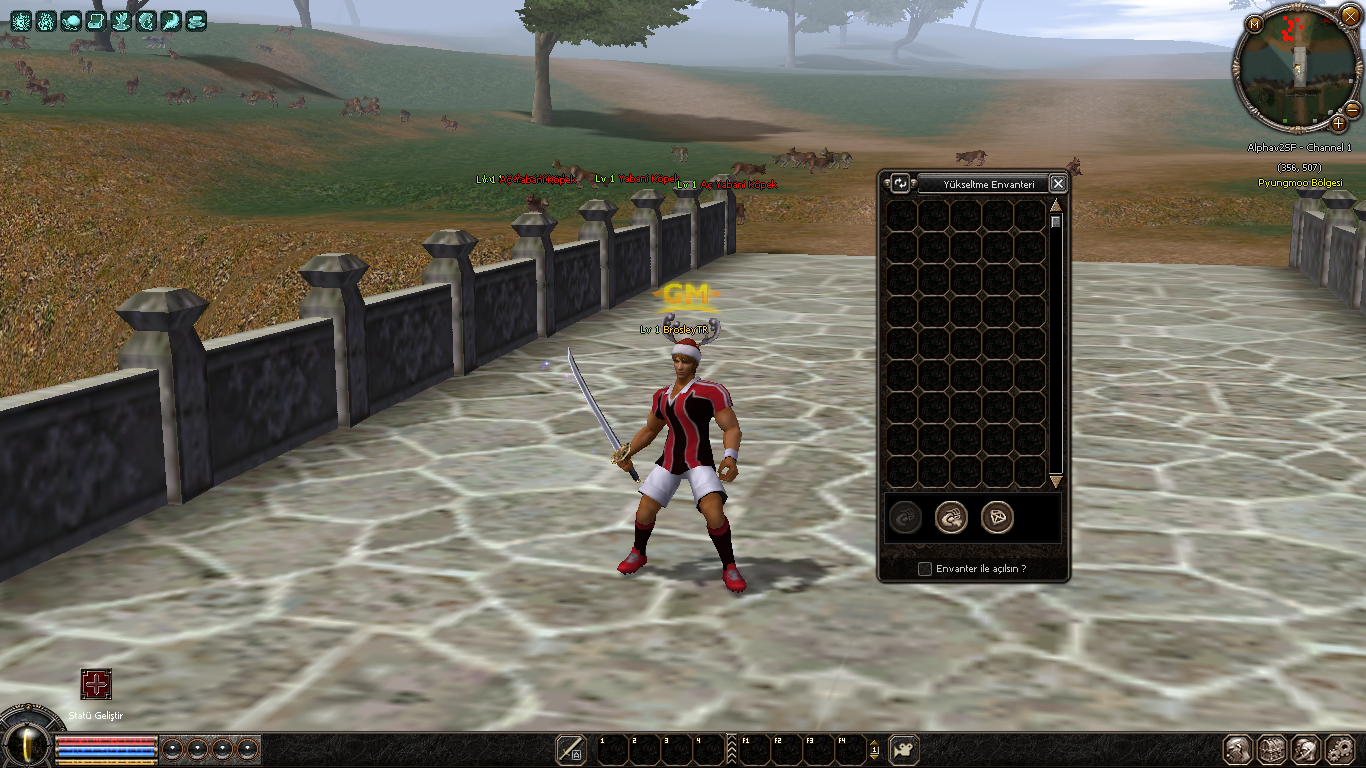Open the Statü Geliştir red cross icon
1366x768 pixels.
[96, 685]
